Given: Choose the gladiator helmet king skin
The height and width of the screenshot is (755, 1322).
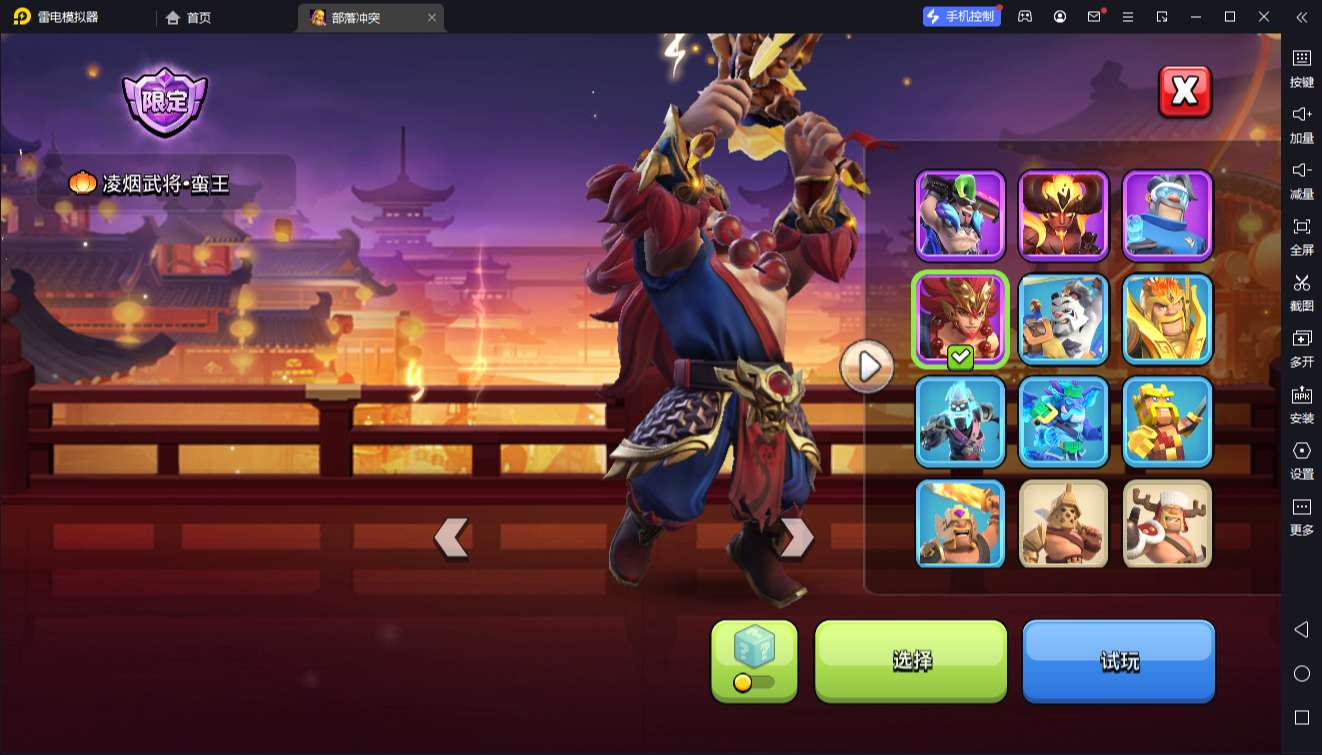Looking at the screenshot, I should (x=1064, y=524).
